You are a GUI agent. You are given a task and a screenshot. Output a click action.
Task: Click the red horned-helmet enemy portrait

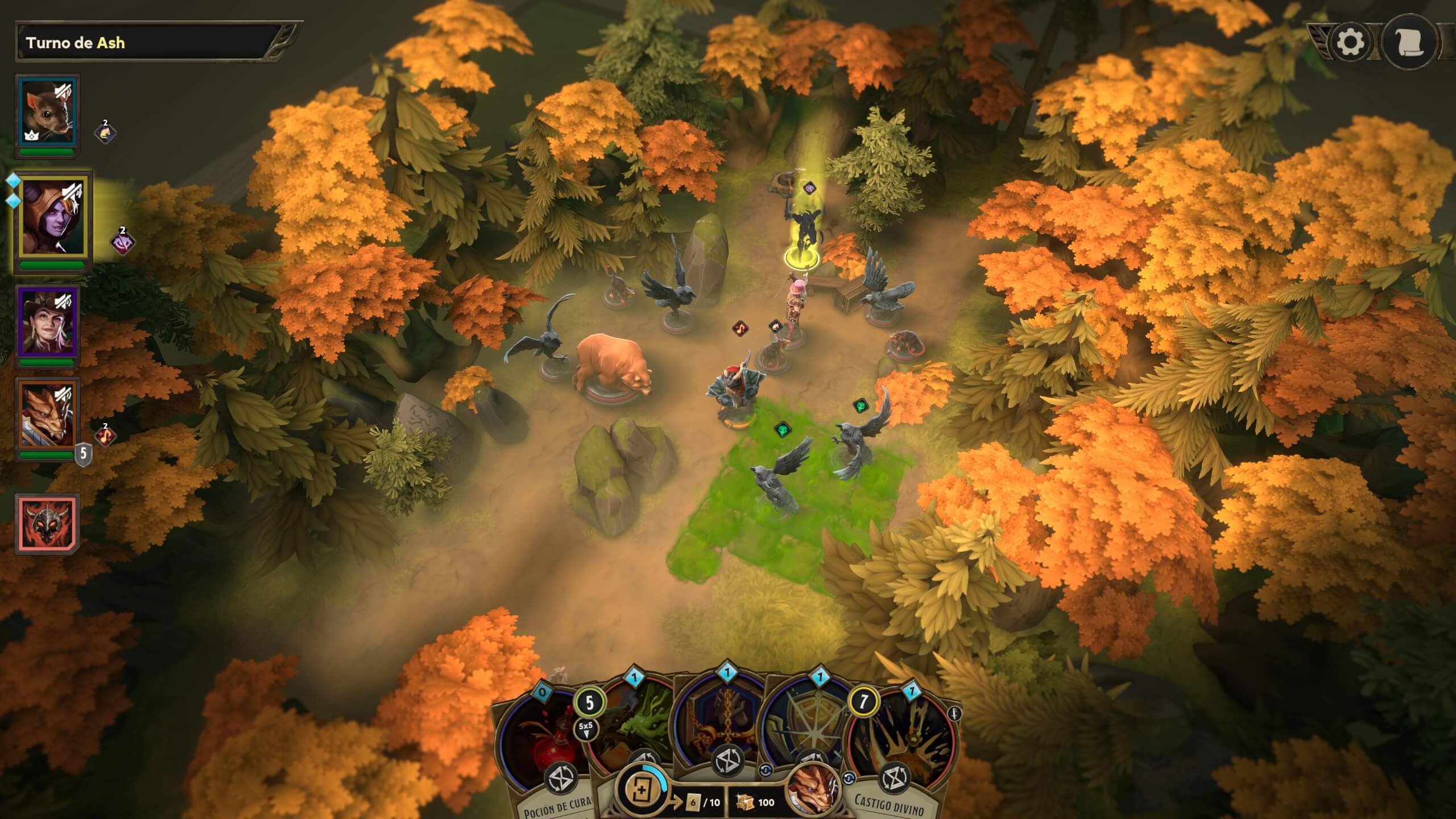[x=47, y=523]
